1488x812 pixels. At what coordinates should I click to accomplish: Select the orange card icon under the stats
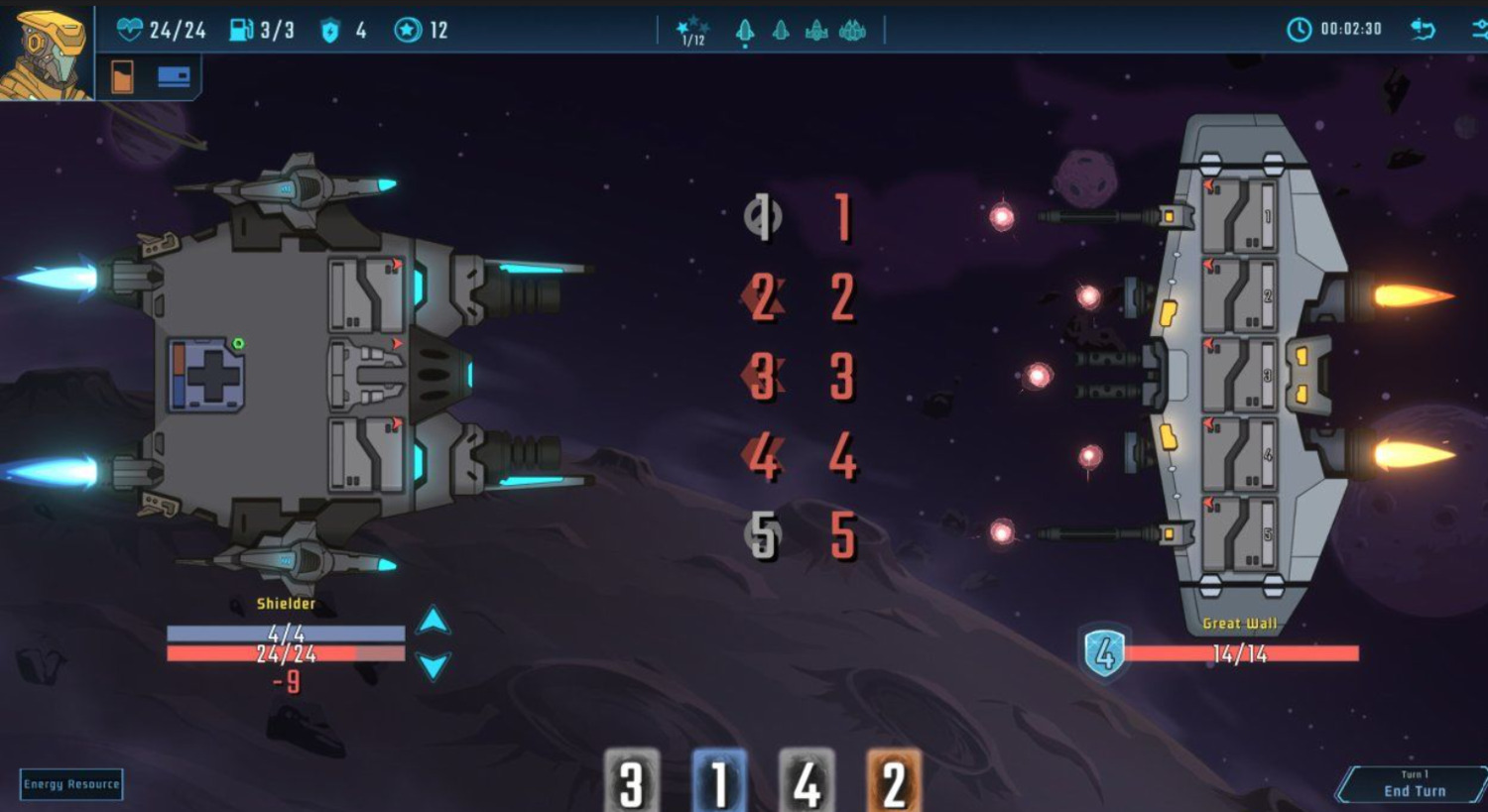[122, 76]
